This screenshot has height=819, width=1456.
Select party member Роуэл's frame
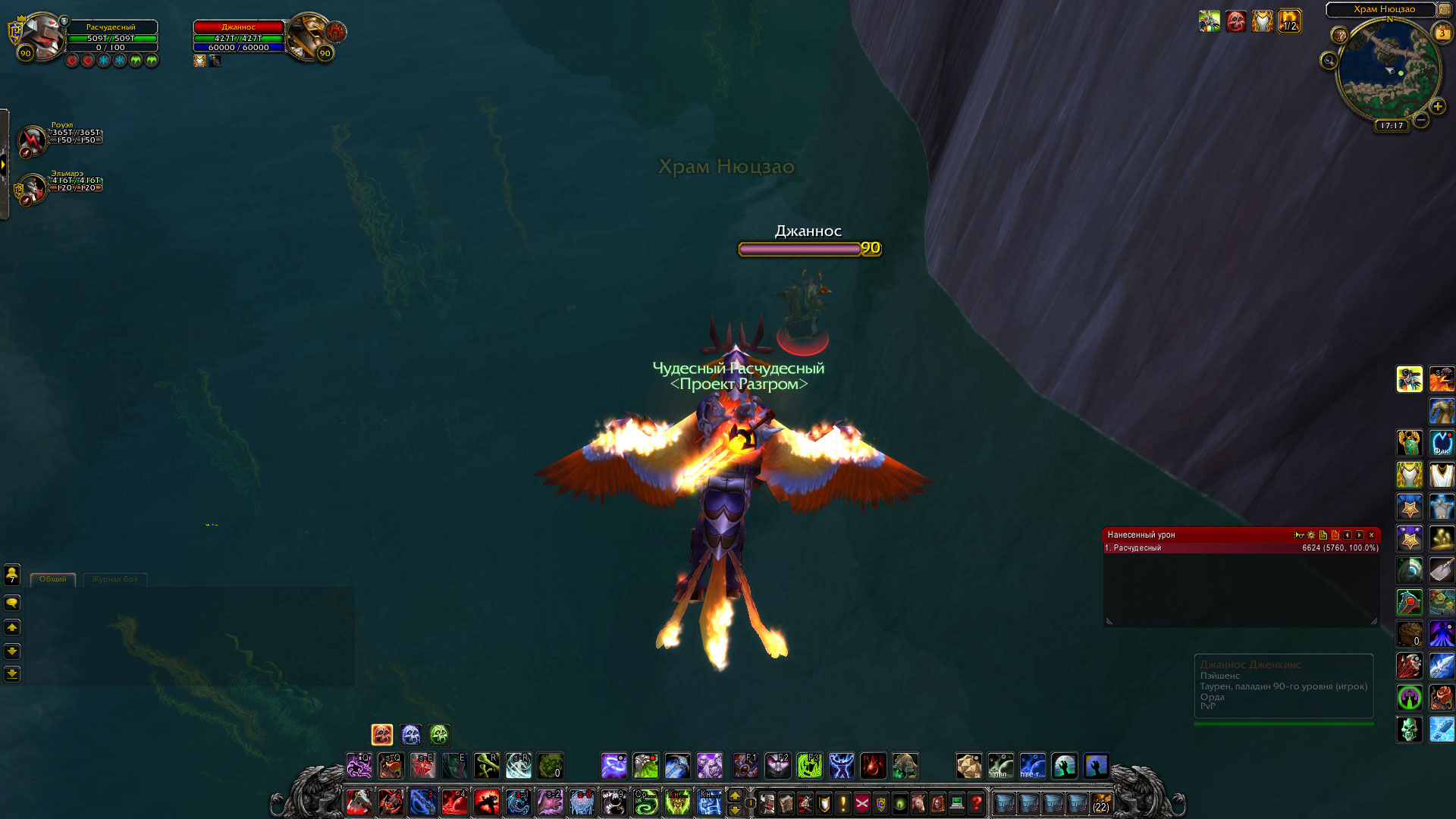pos(32,140)
